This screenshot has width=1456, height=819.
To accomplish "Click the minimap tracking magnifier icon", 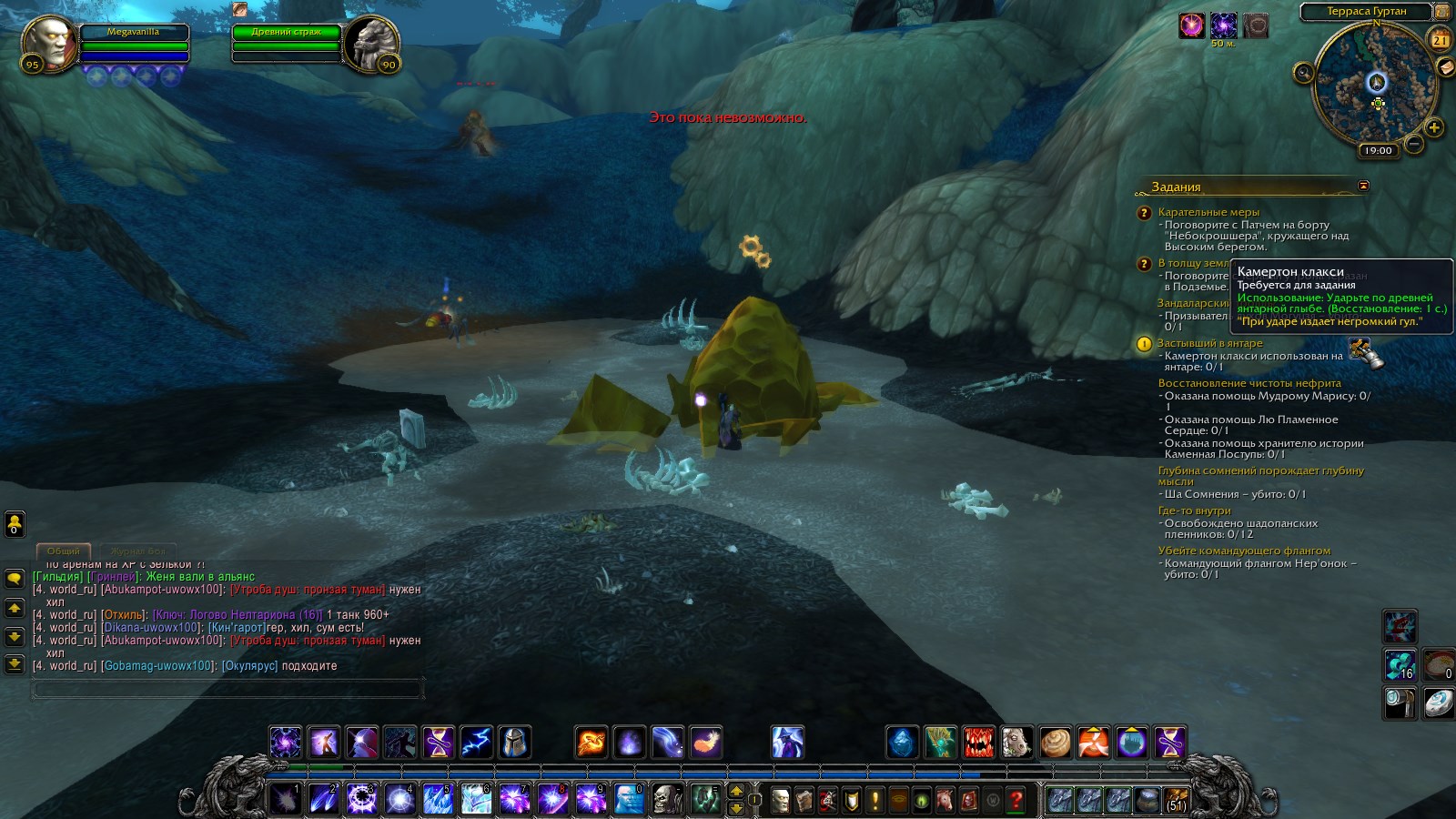I will (1304, 73).
